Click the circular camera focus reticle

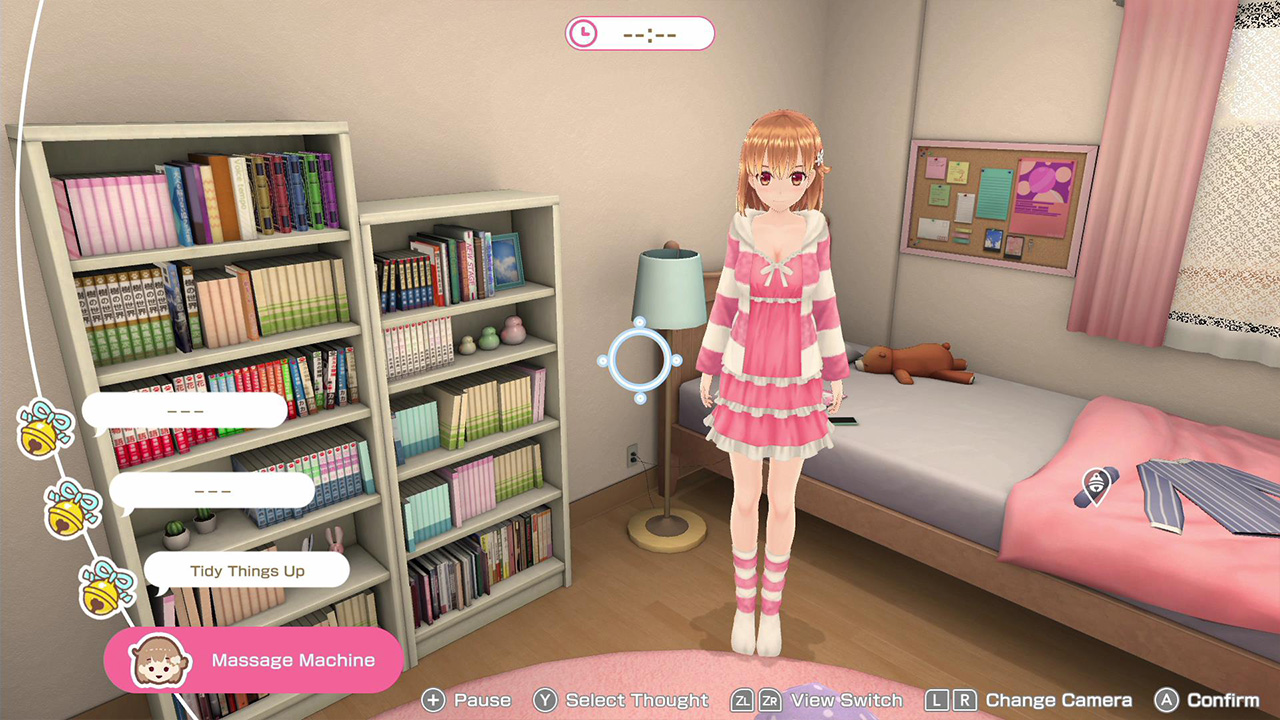[640, 358]
